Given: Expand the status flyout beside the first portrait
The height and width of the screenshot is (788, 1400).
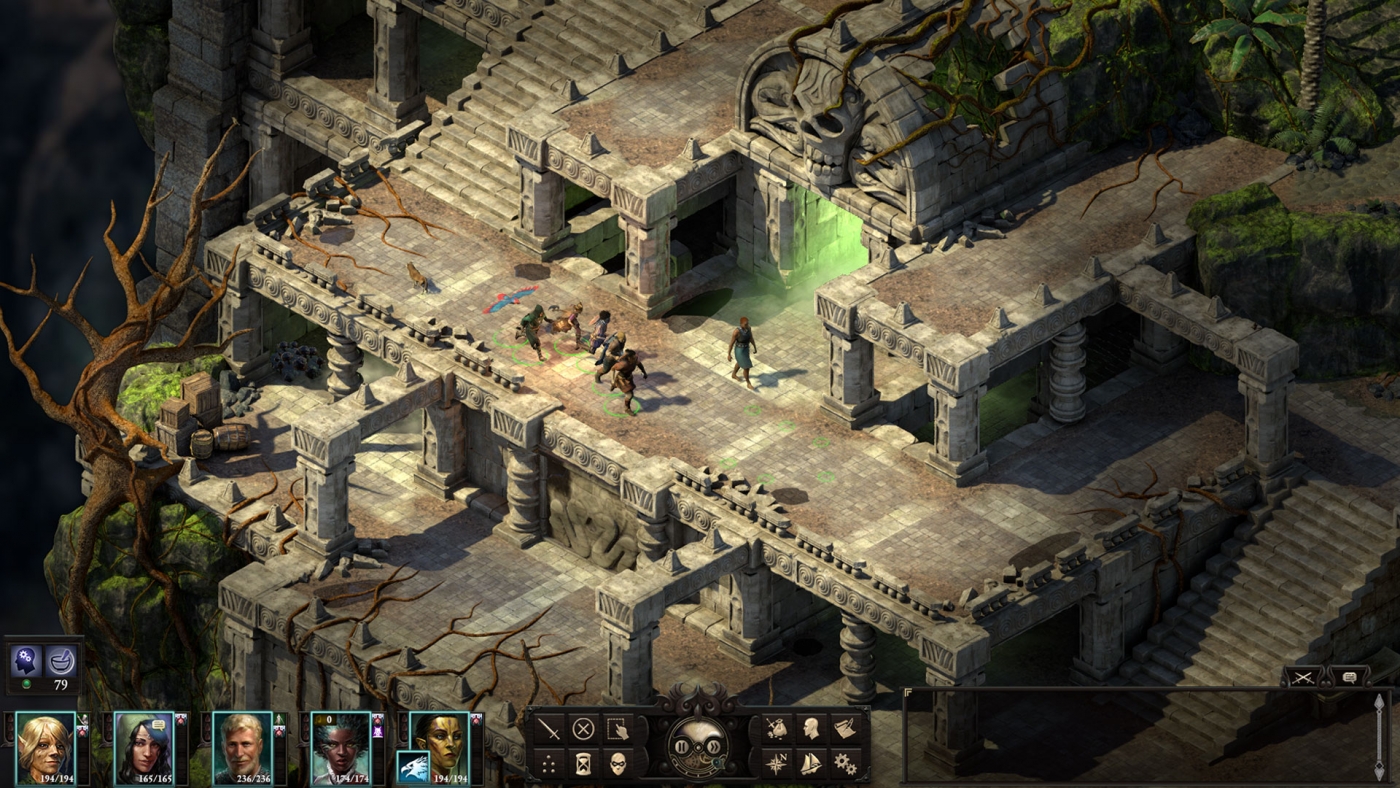Looking at the screenshot, I should [x=82, y=722].
